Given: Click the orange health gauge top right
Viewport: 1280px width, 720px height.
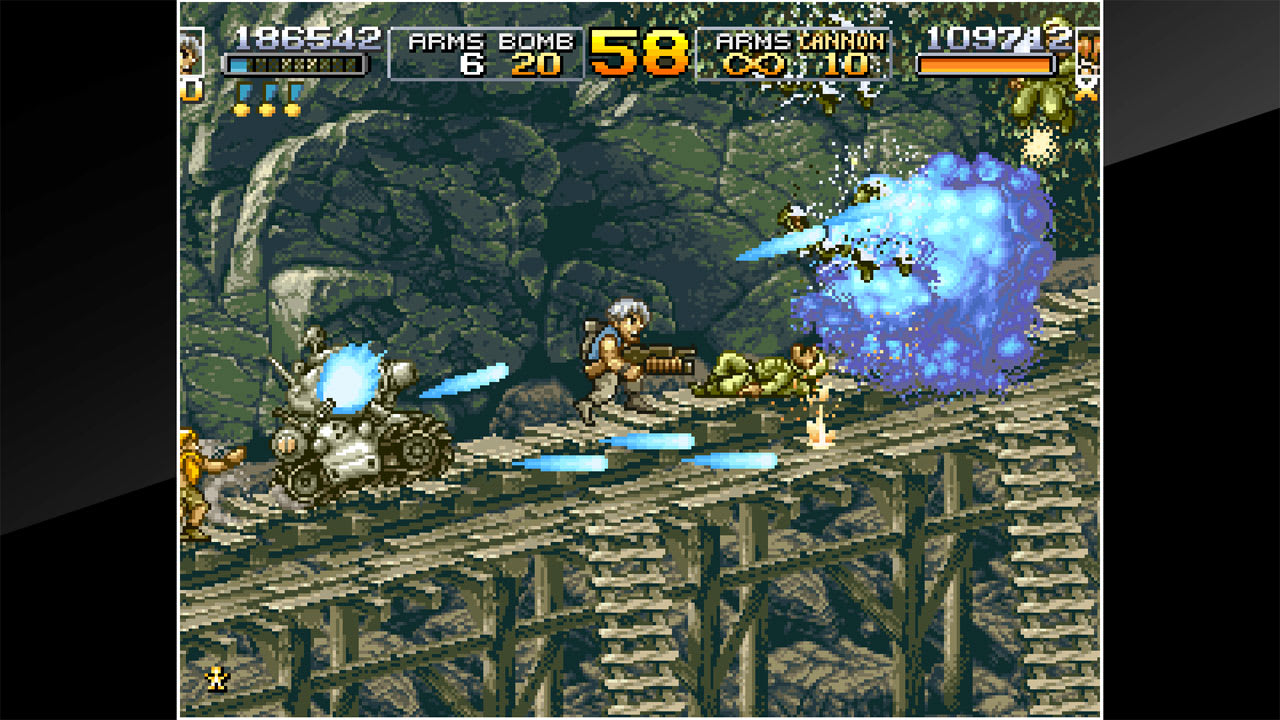Looking at the screenshot, I should [985, 66].
